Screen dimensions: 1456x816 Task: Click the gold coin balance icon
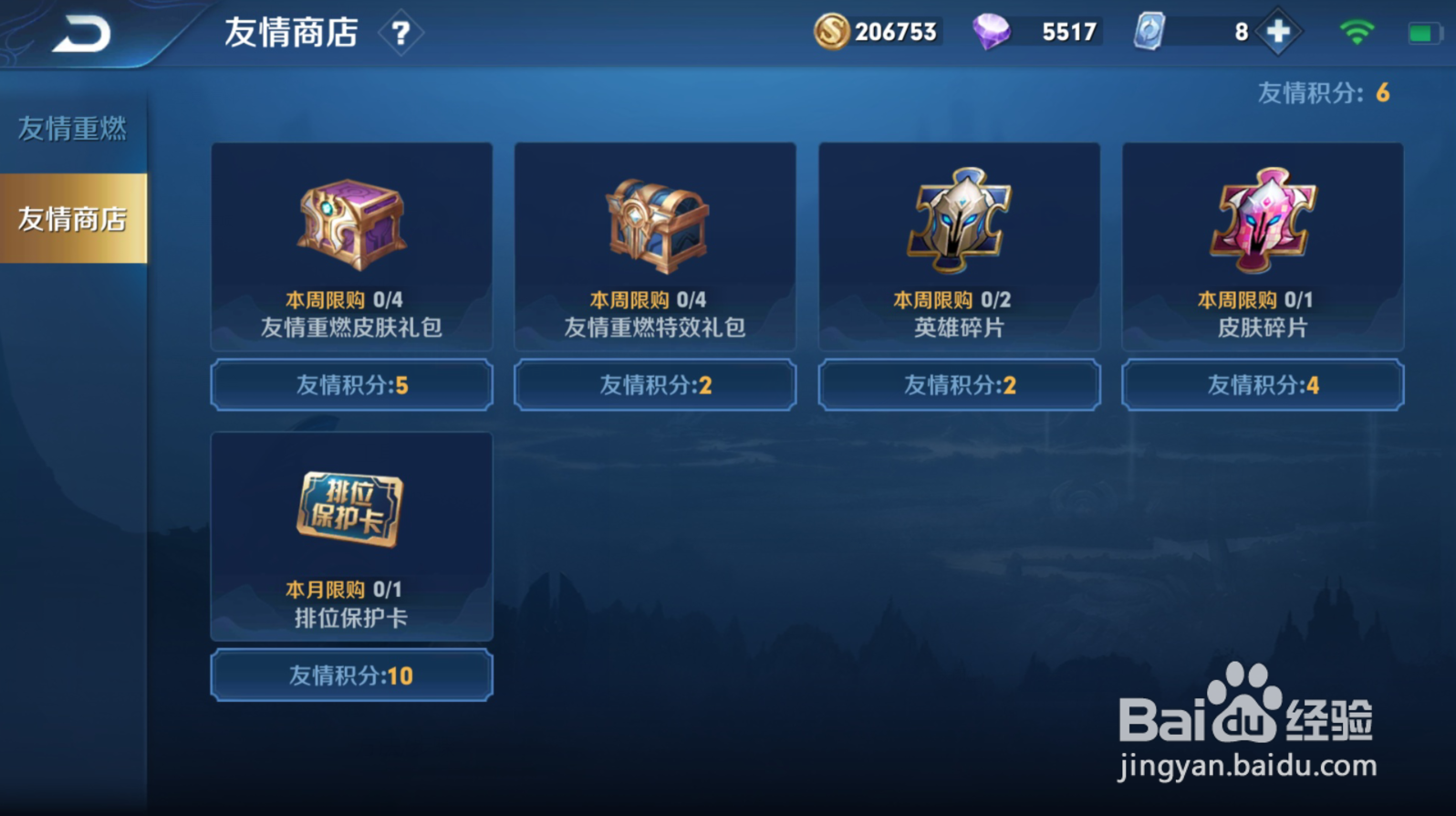click(x=834, y=31)
